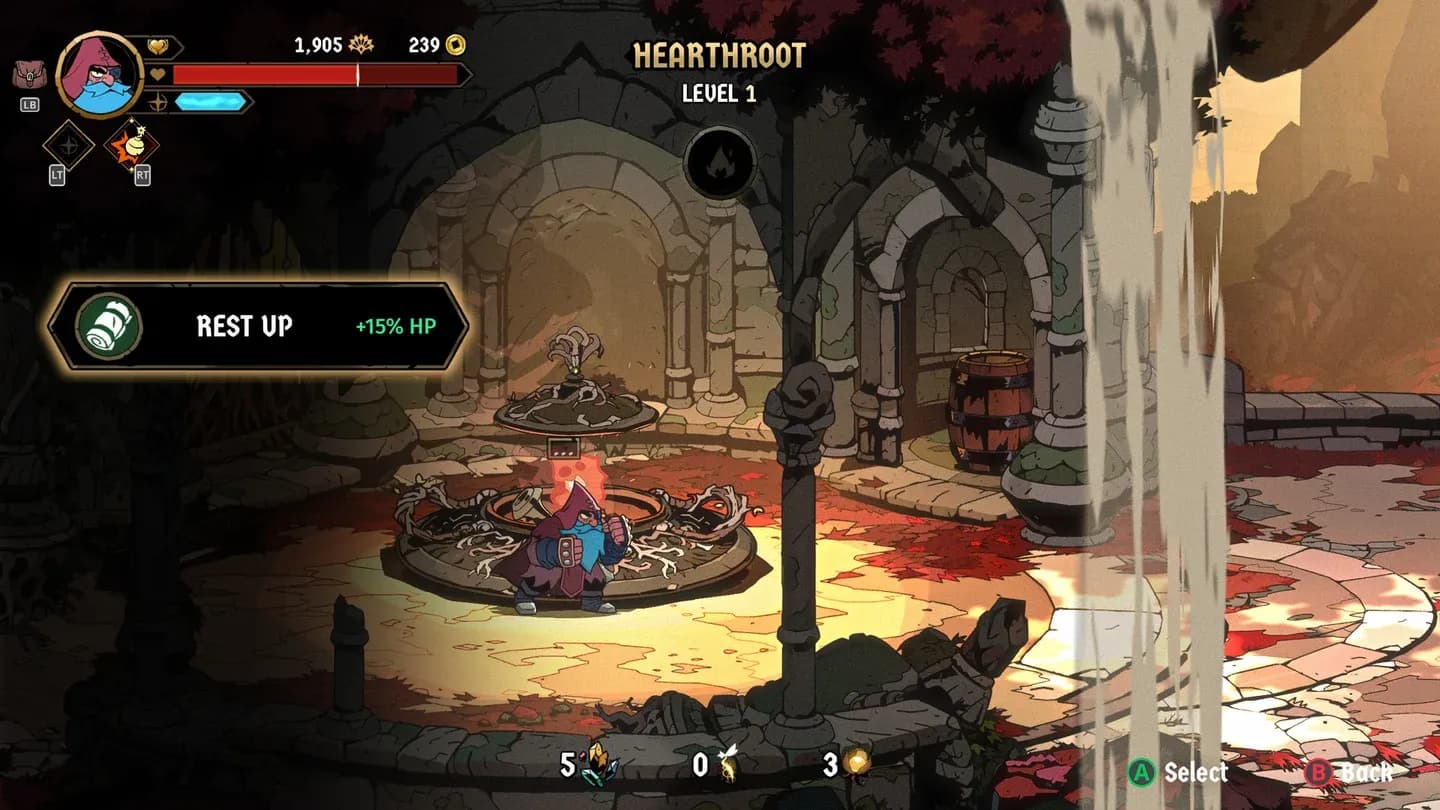Choose the Rest Up option
The width and height of the screenshot is (1440, 810).
[x=258, y=326]
